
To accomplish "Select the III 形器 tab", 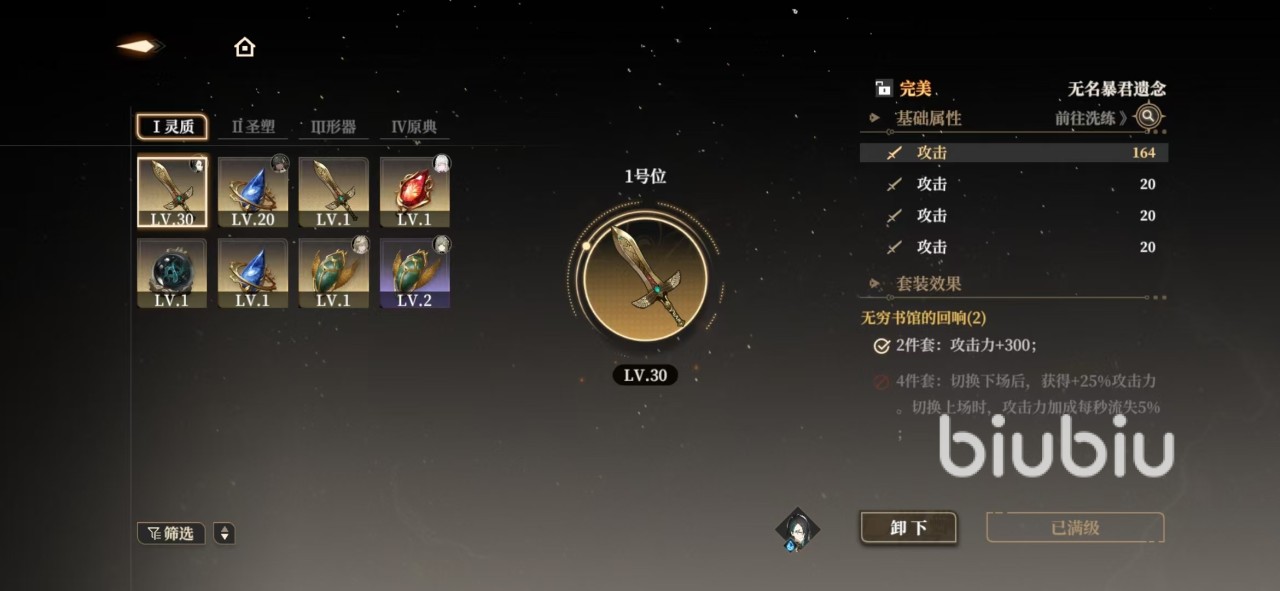I will 334,127.
